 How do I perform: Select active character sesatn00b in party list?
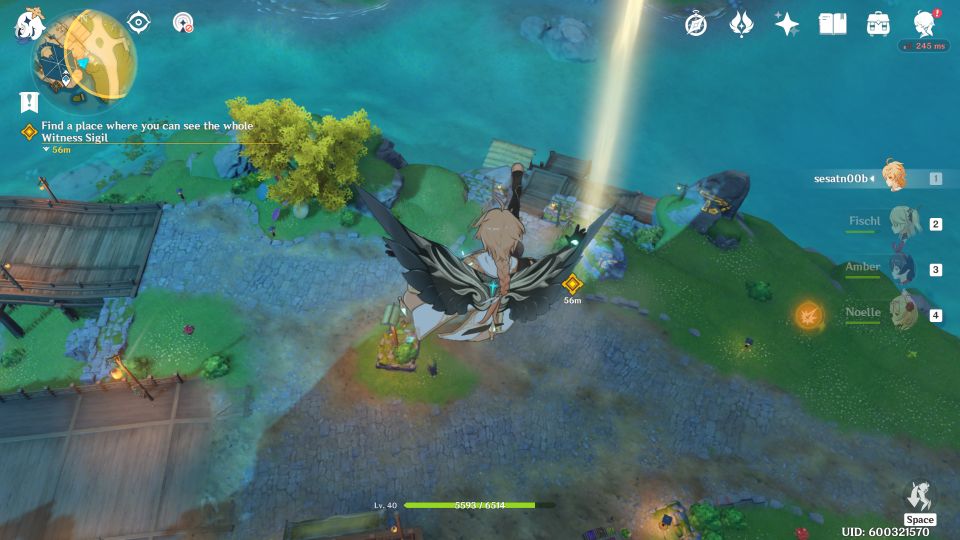[x=894, y=177]
